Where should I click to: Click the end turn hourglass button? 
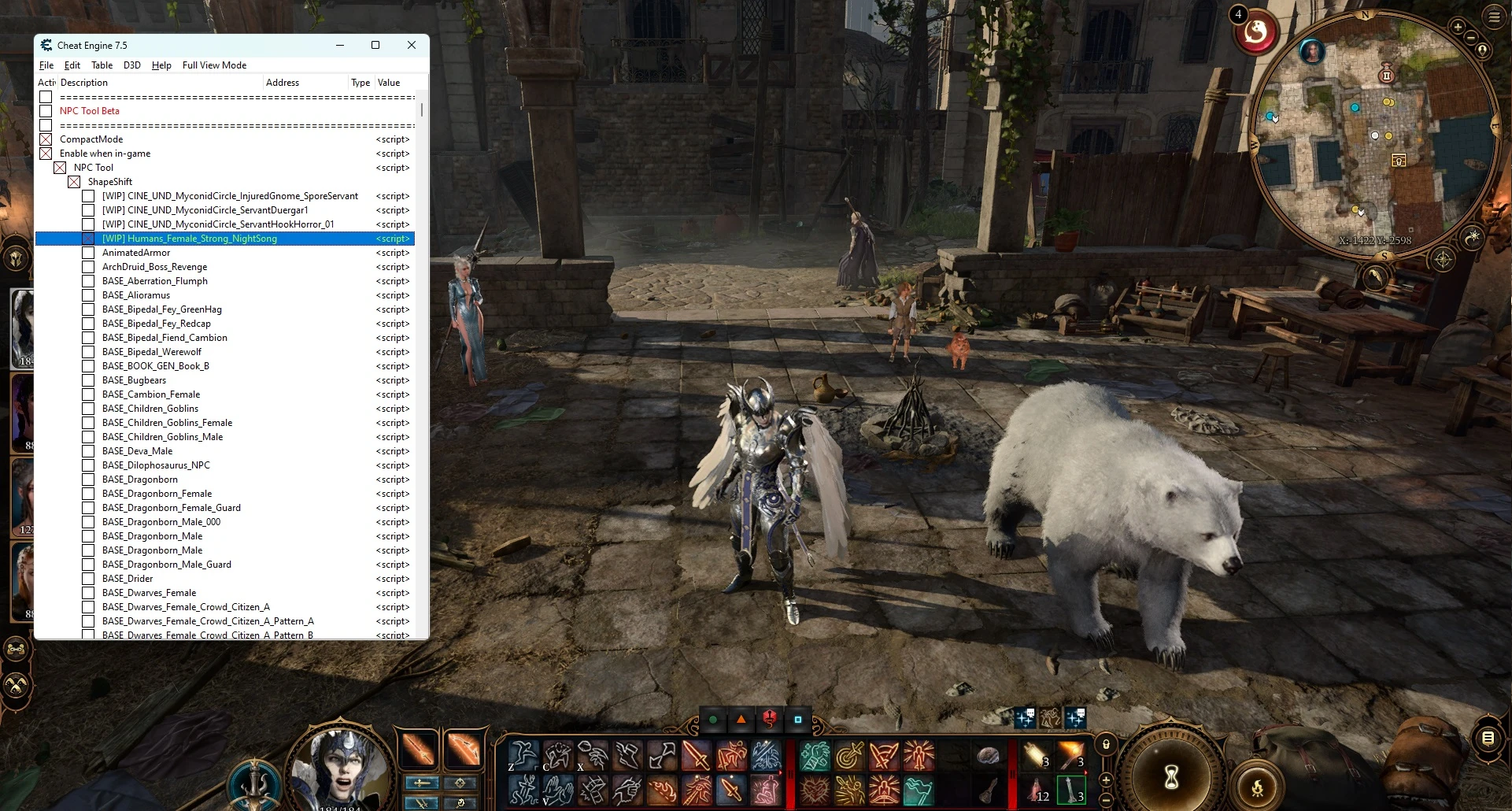1171,776
